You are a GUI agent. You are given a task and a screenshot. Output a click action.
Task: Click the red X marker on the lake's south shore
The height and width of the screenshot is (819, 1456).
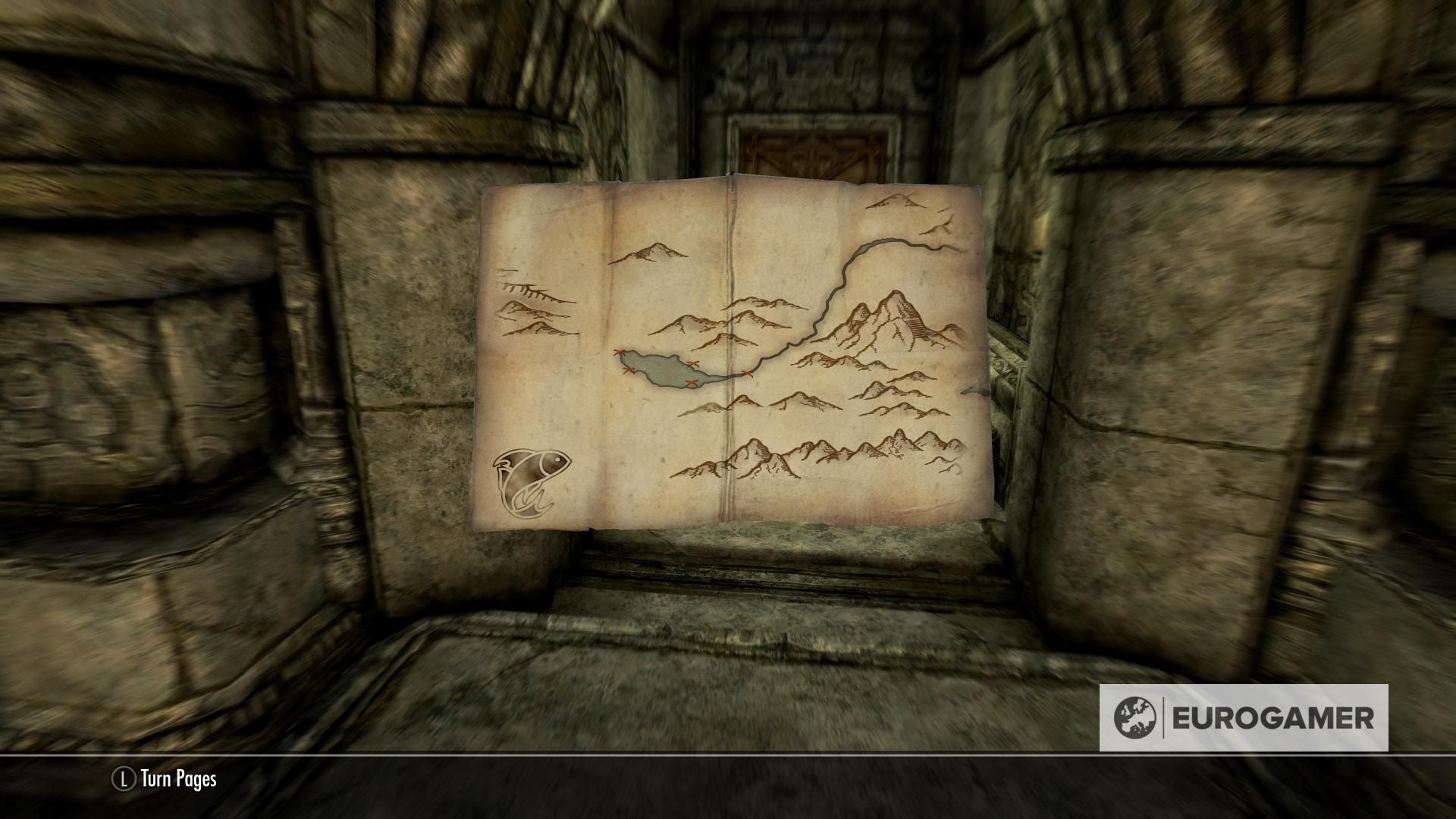(x=692, y=382)
